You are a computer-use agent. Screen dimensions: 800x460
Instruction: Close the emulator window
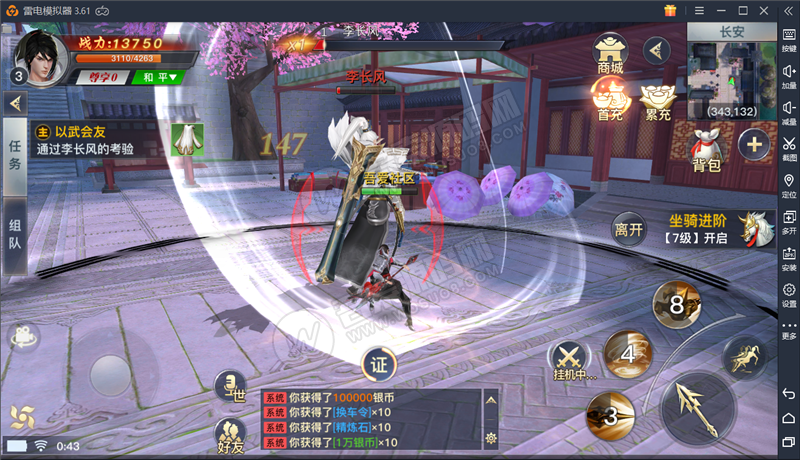(763, 10)
